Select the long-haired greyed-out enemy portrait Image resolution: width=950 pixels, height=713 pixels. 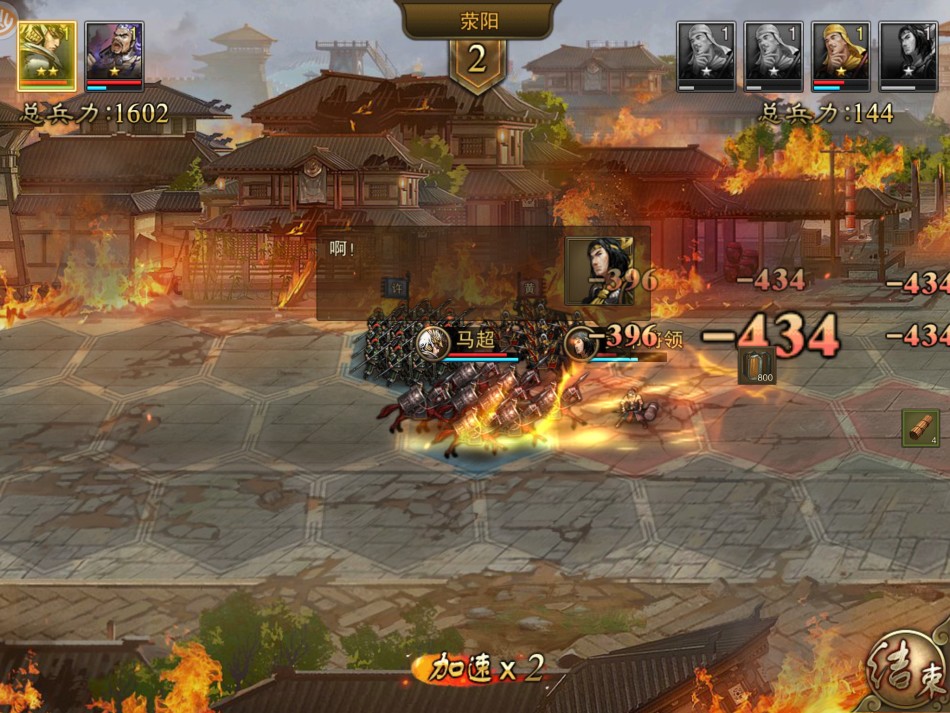coord(908,55)
